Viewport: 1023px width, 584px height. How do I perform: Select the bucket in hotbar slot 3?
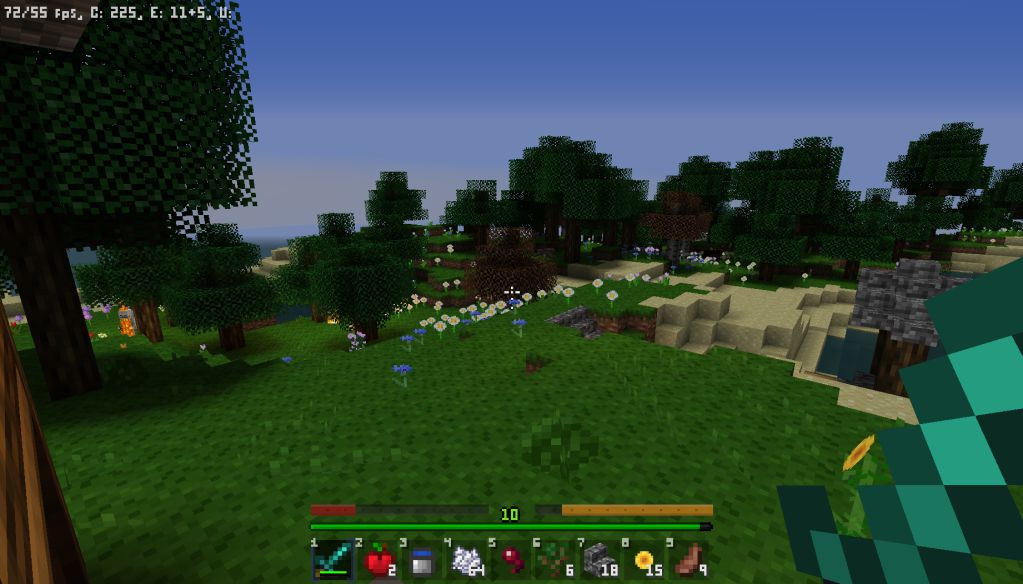point(421,560)
